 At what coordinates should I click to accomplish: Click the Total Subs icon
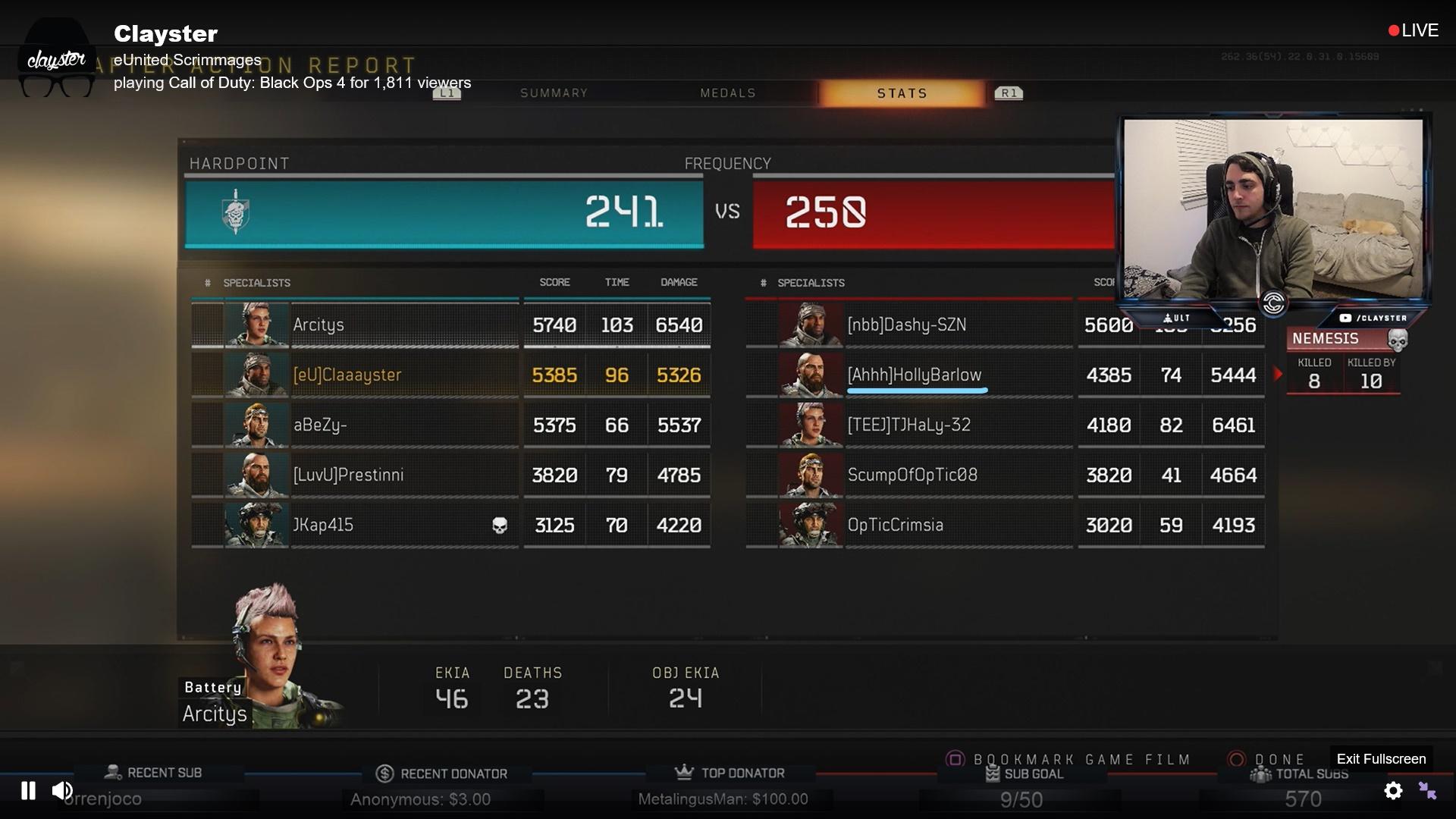(1261, 774)
